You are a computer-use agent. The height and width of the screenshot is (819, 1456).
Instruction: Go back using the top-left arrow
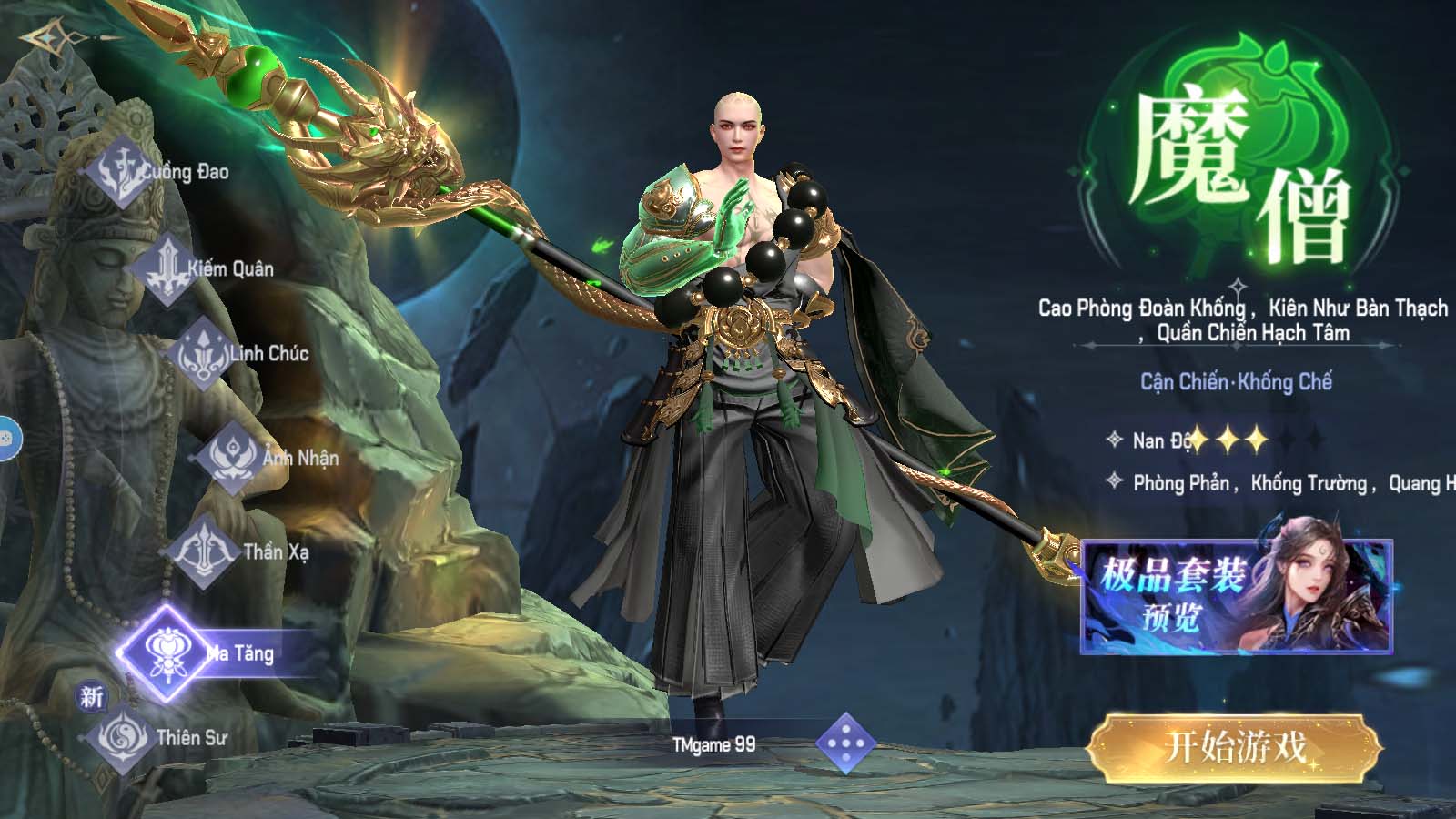(45, 37)
